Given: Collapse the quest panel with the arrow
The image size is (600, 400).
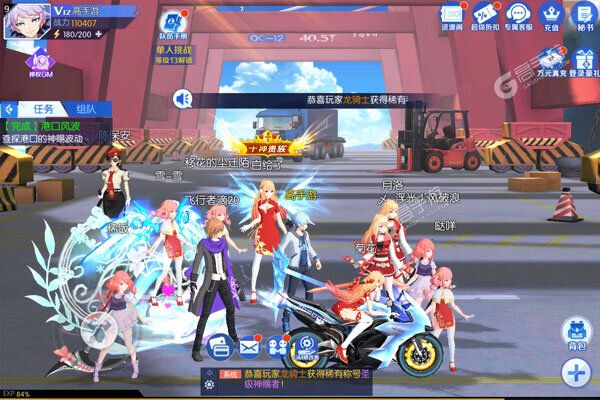Looking at the screenshot, I should click(7, 108).
